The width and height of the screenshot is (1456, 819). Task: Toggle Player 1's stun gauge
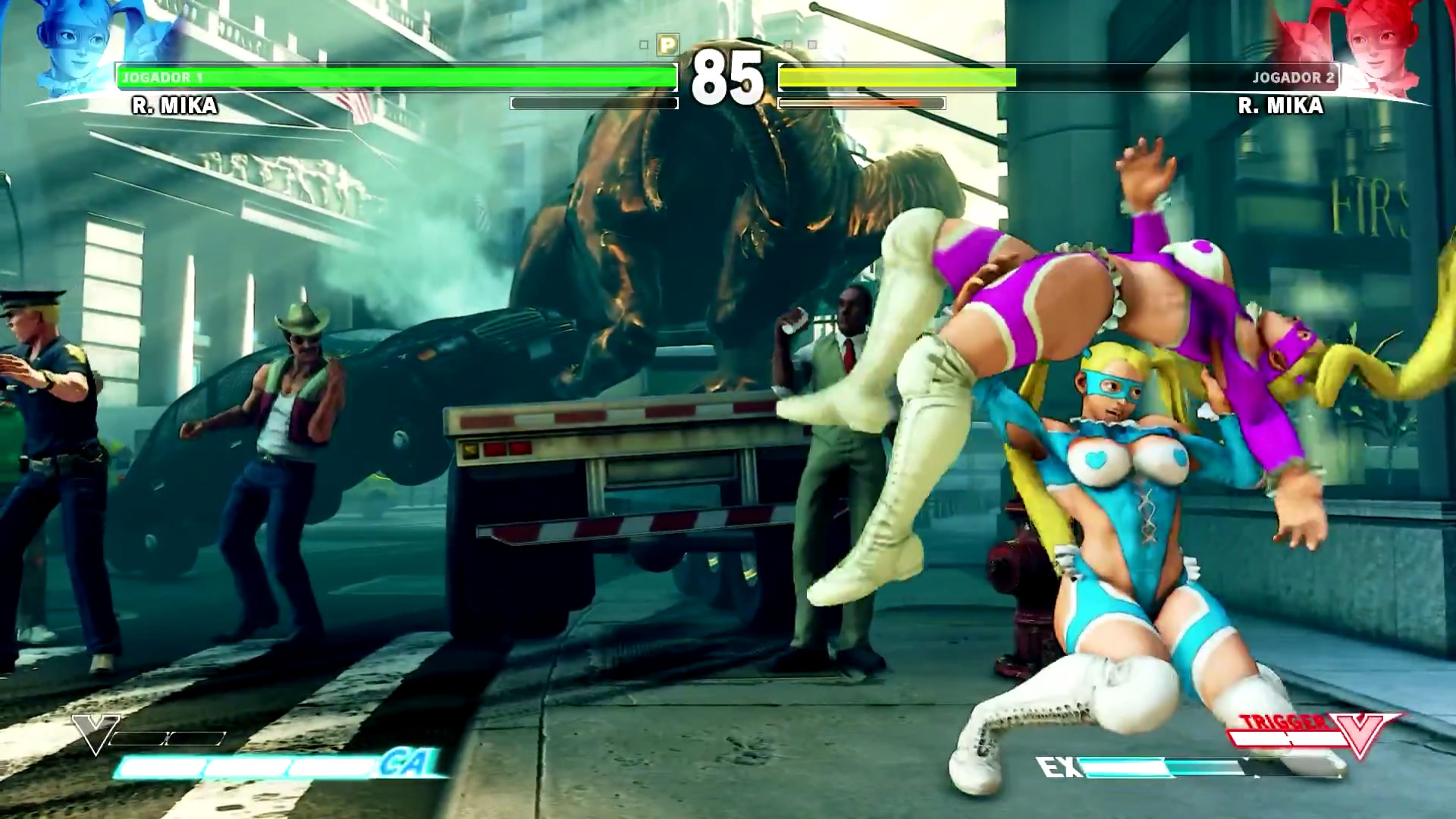(x=593, y=102)
